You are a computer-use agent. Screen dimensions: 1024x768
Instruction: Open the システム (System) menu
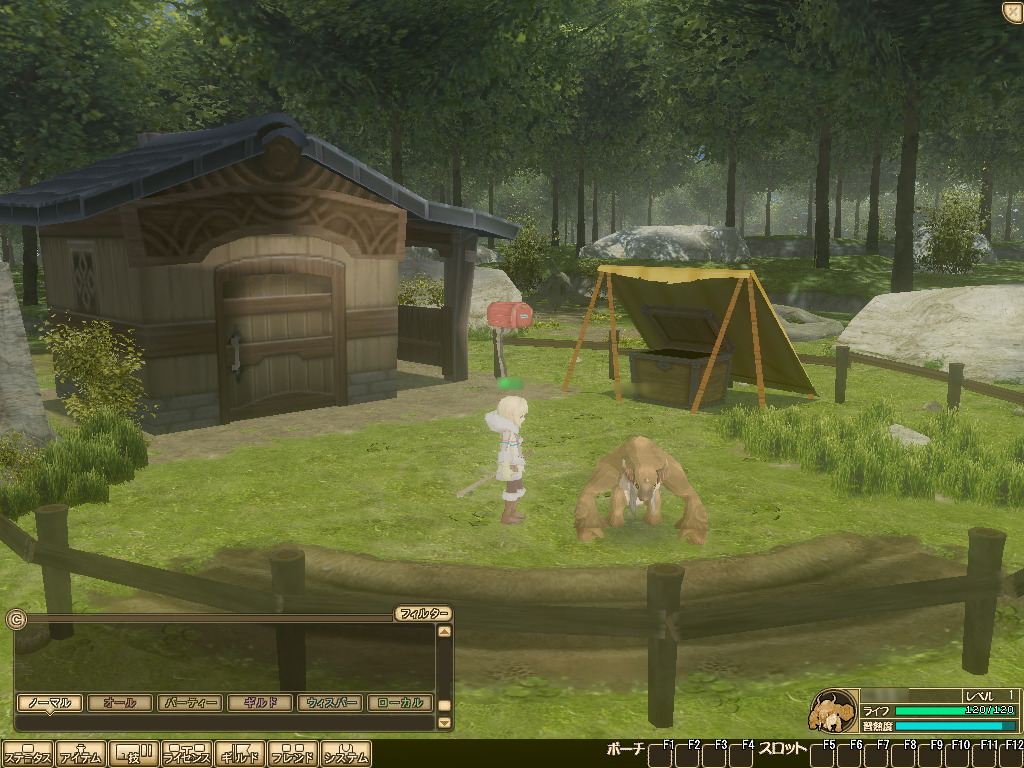[x=346, y=754]
